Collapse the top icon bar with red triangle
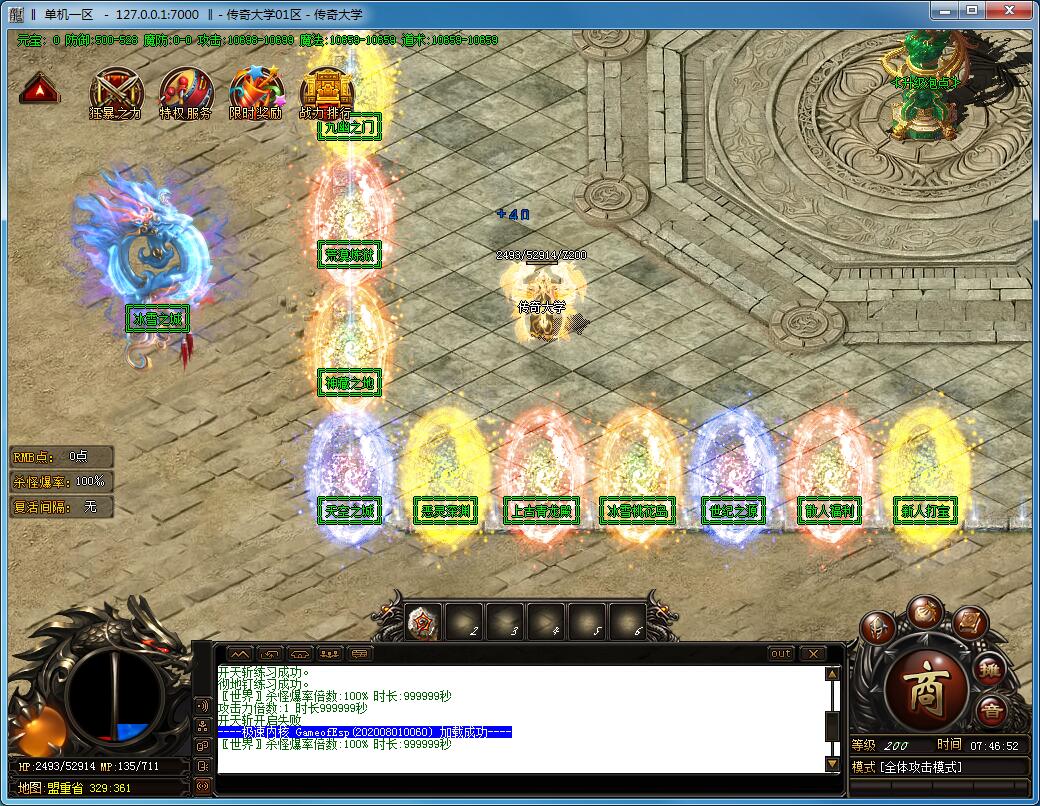This screenshot has width=1040, height=806. point(39,90)
